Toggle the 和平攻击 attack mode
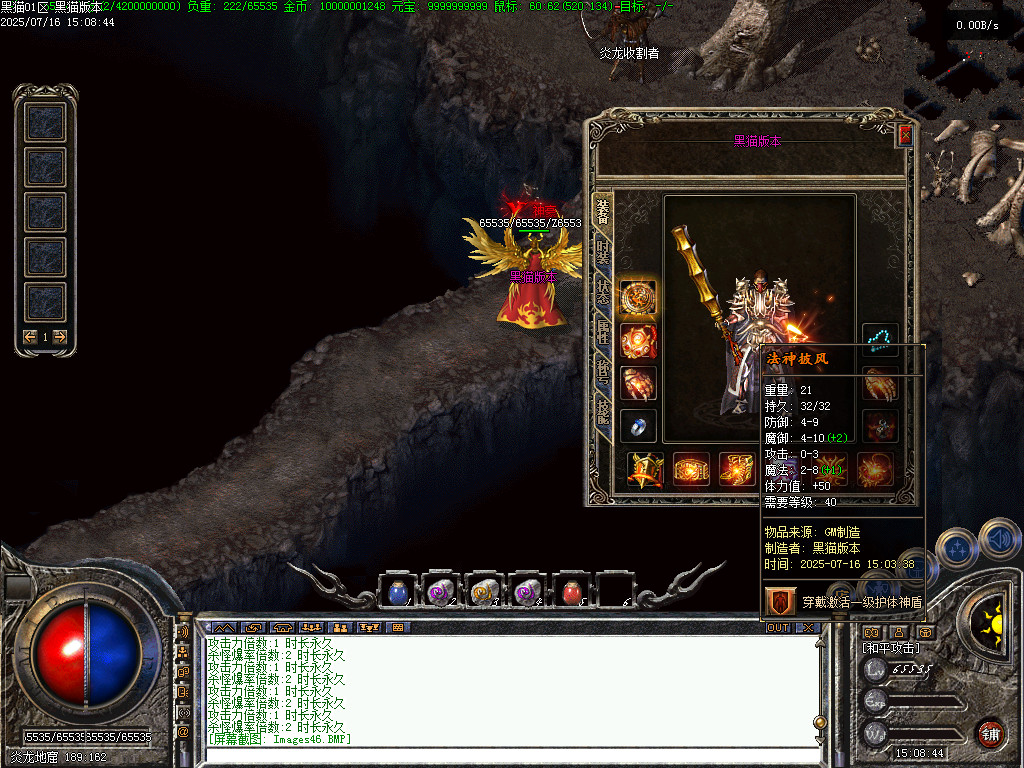 (x=891, y=648)
